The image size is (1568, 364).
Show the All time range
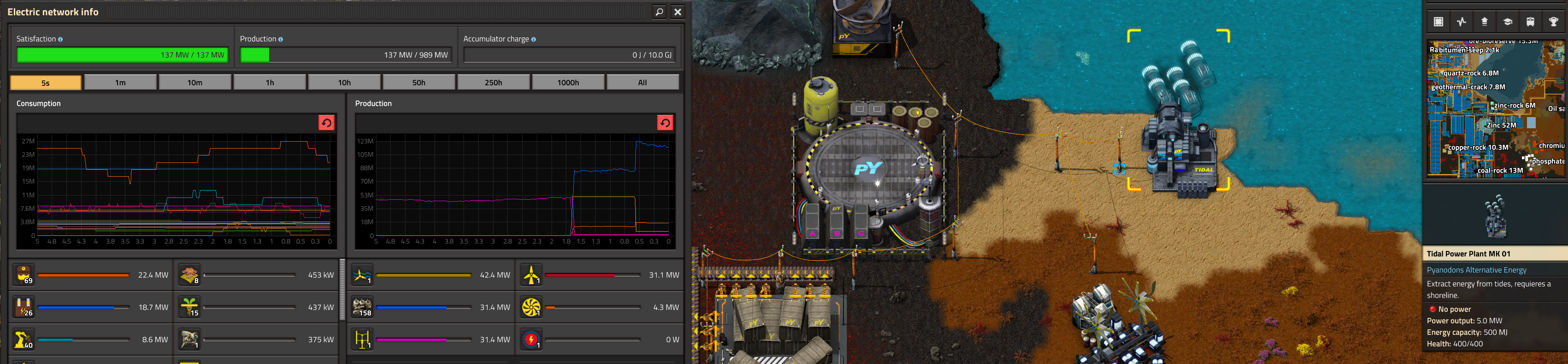[x=642, y=82]
